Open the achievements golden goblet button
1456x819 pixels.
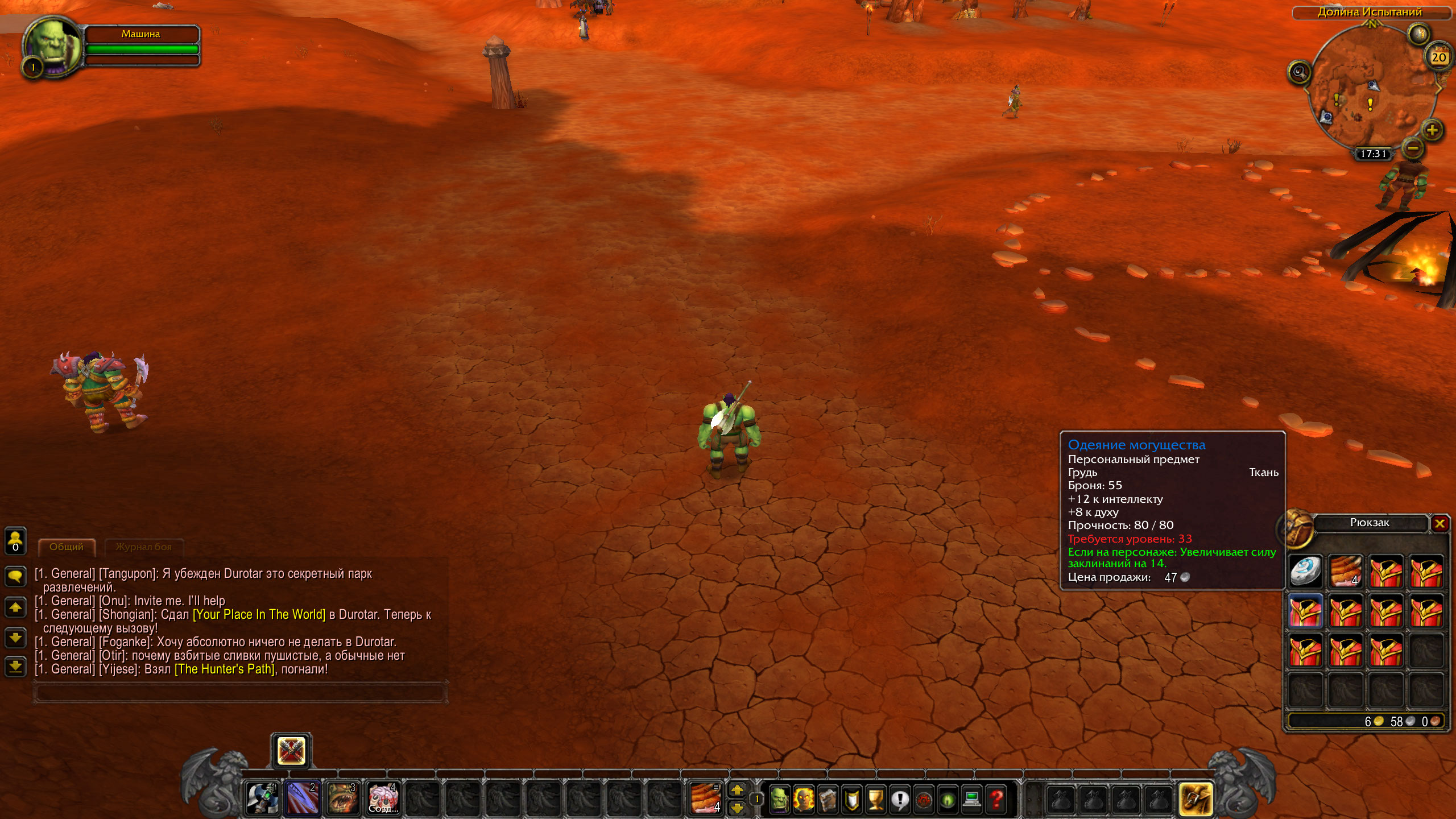(876, 799)
